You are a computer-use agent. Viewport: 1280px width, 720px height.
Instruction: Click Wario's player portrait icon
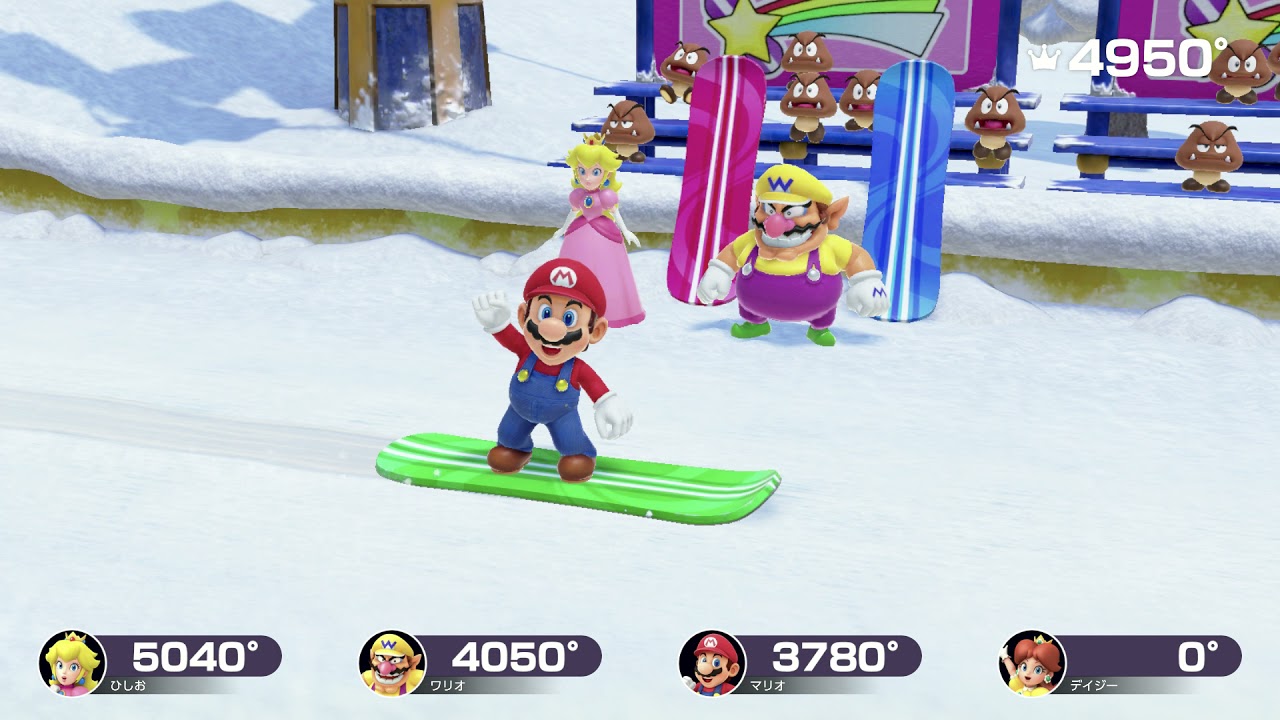pos(392,663)
